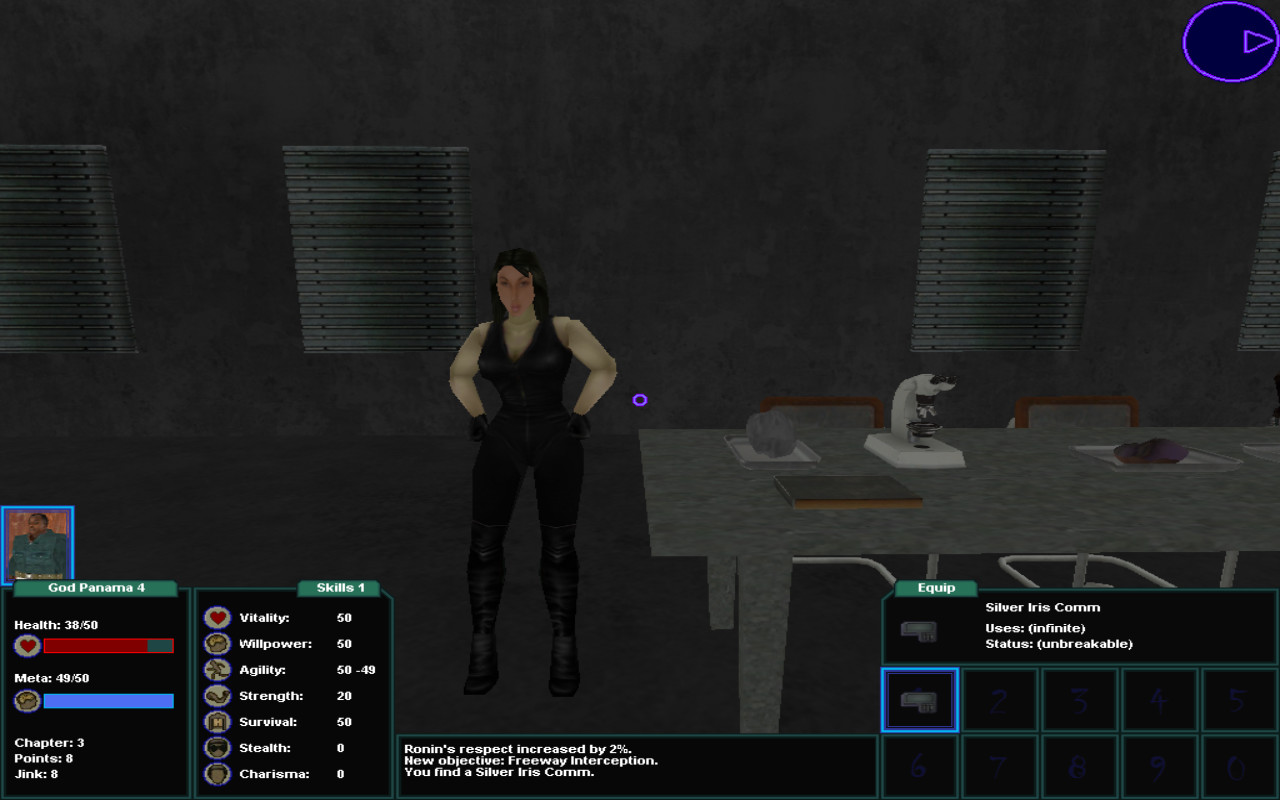Viewport: 1280px width, 800px height.
Task: Select the Charisma skill icon
Action: pyautogui.click(x=216, y=773)
